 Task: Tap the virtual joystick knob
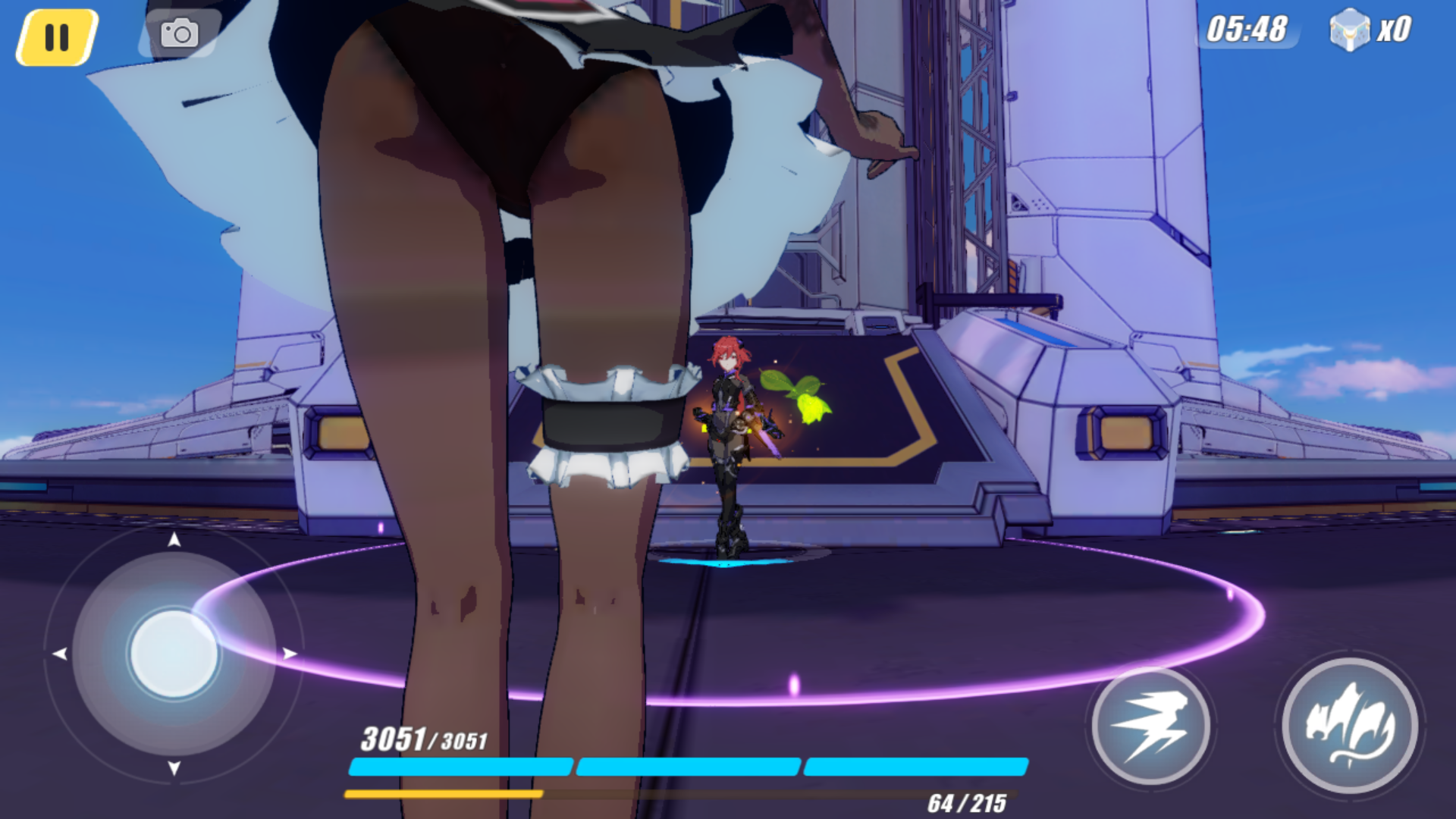174,654
